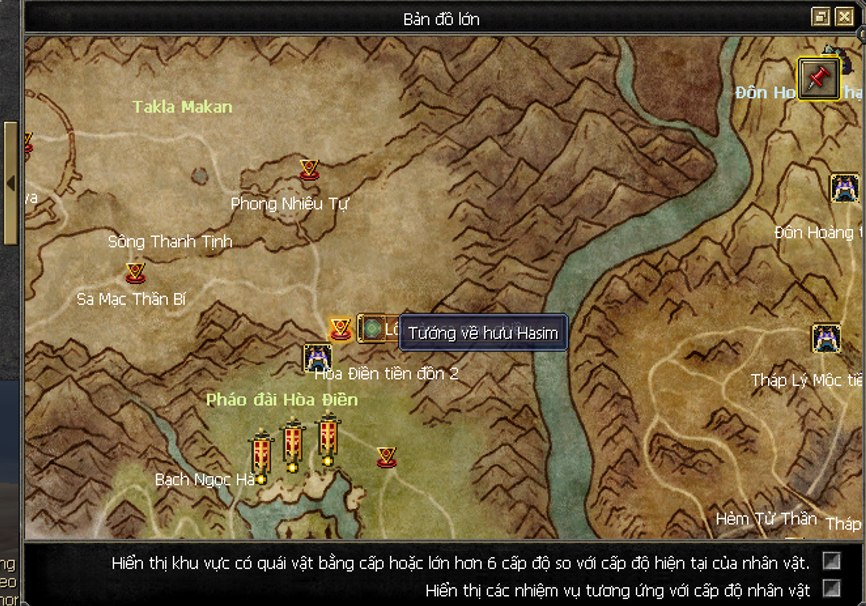Select the quest marker above Phong Nhiêu Tự

pos(309,170)
